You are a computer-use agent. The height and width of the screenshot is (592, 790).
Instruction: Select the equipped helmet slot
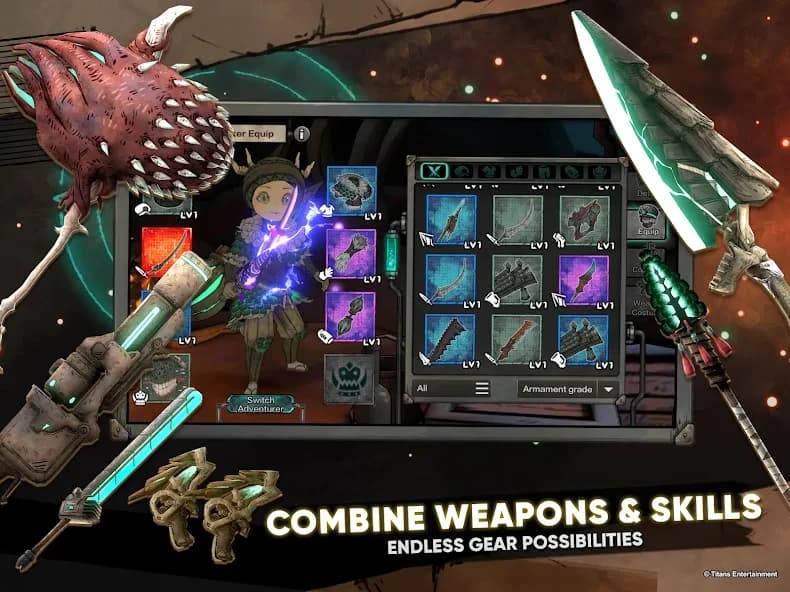pos(351,191)
